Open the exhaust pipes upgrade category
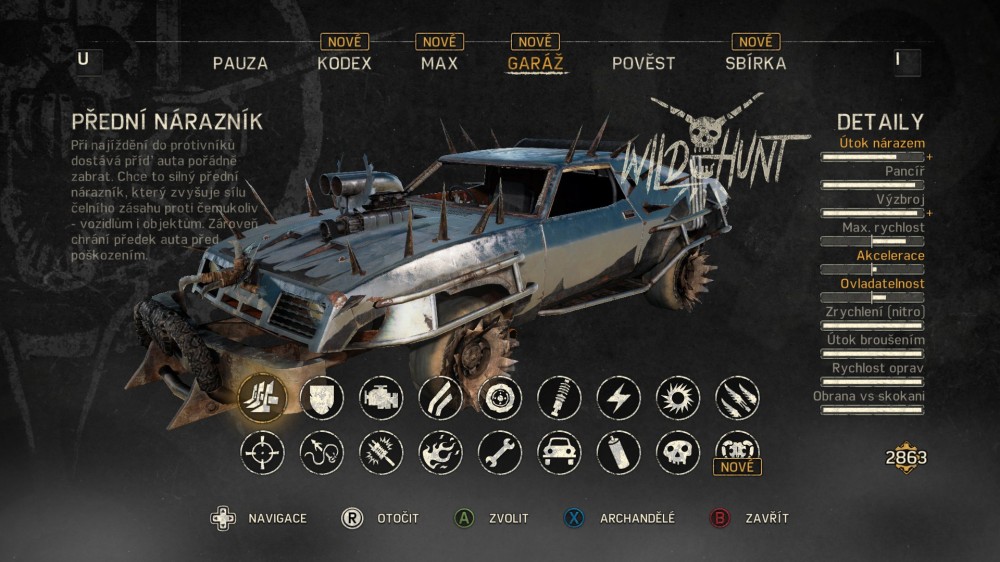 click(440, 398)
